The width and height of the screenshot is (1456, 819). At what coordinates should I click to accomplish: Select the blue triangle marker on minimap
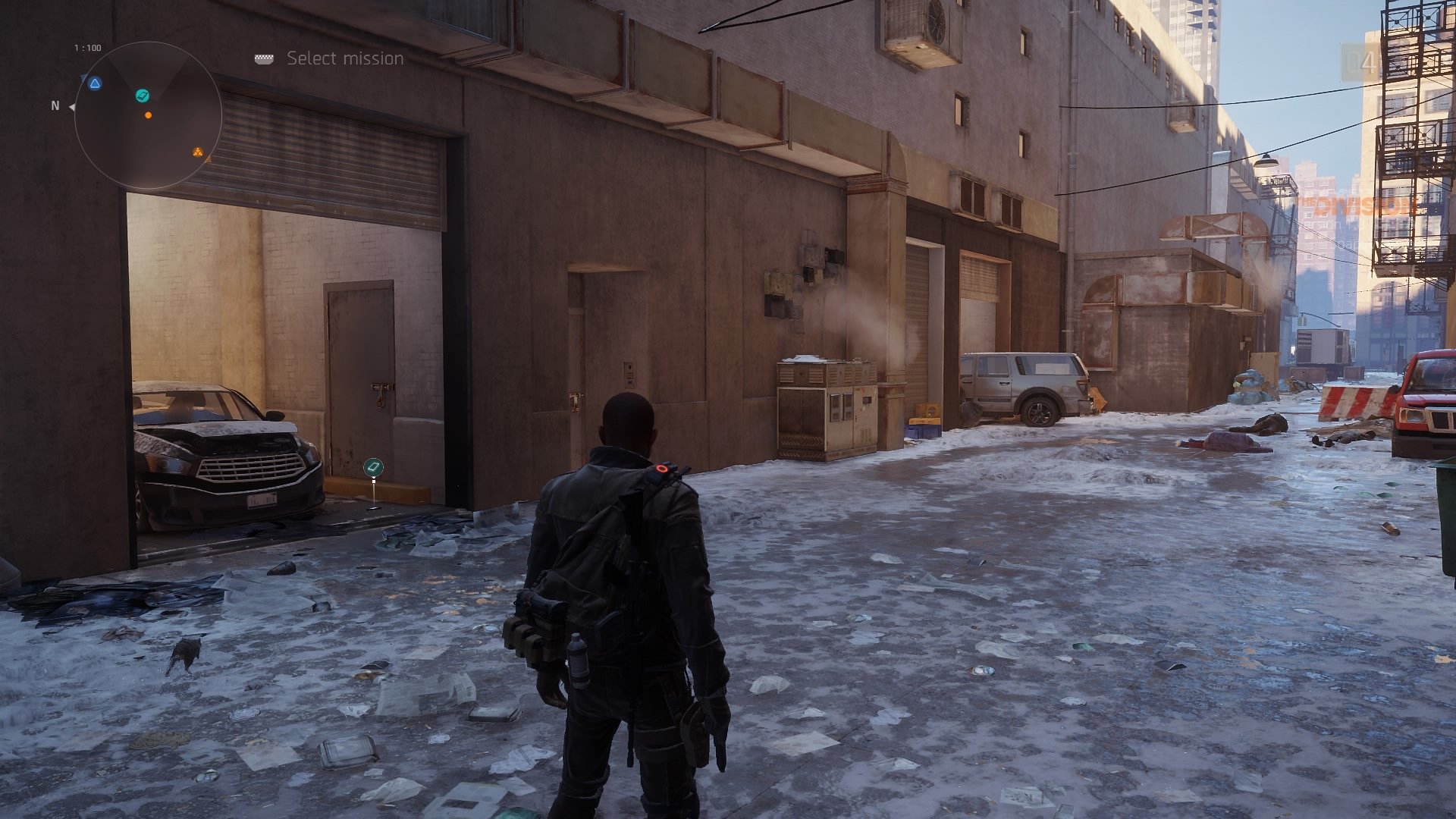pyautogui.click(x=95, y=84)
